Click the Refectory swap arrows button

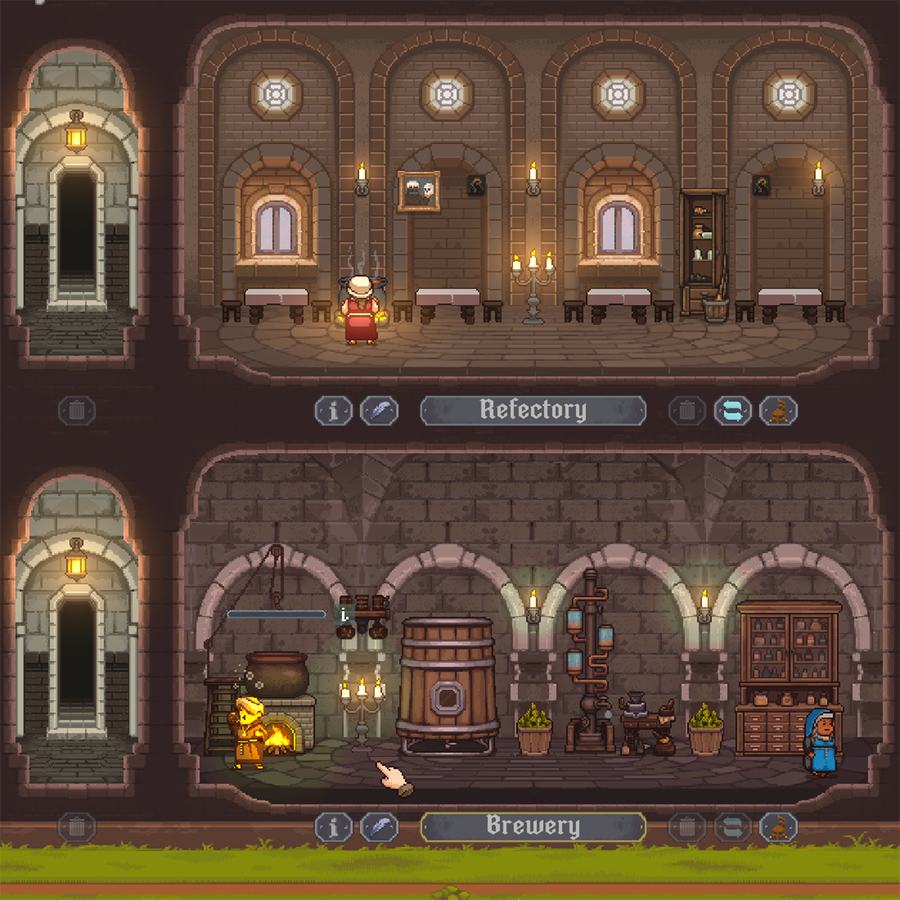[732, 411]
